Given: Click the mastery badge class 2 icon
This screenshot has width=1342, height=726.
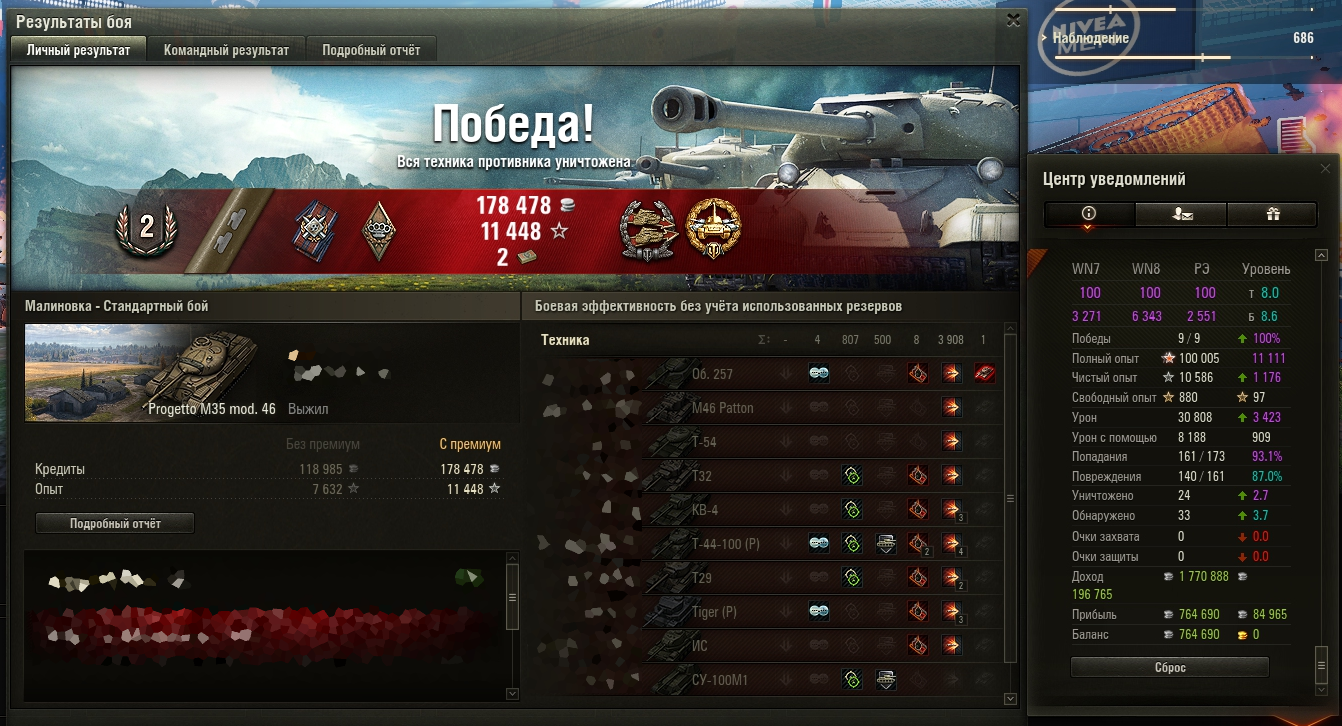Looking at the screenshot, I should click(x=146, y=228).
